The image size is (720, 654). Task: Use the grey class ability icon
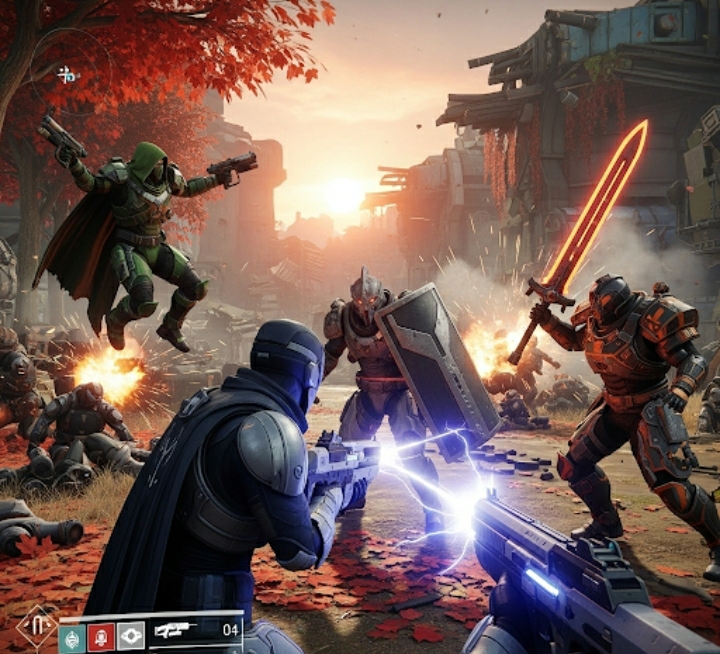130,635
